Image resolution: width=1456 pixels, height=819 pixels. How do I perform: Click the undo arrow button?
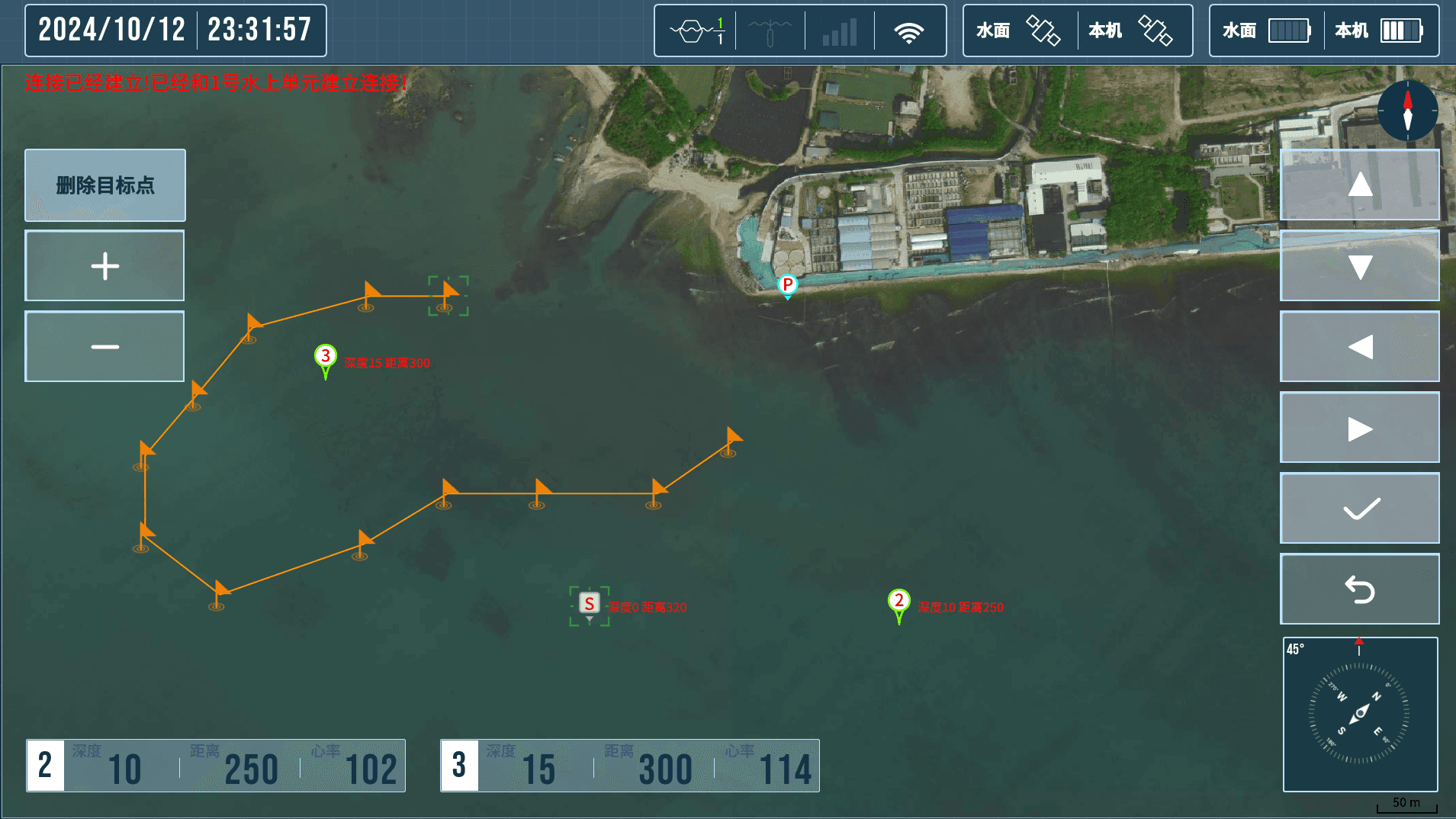(1359, 588)
